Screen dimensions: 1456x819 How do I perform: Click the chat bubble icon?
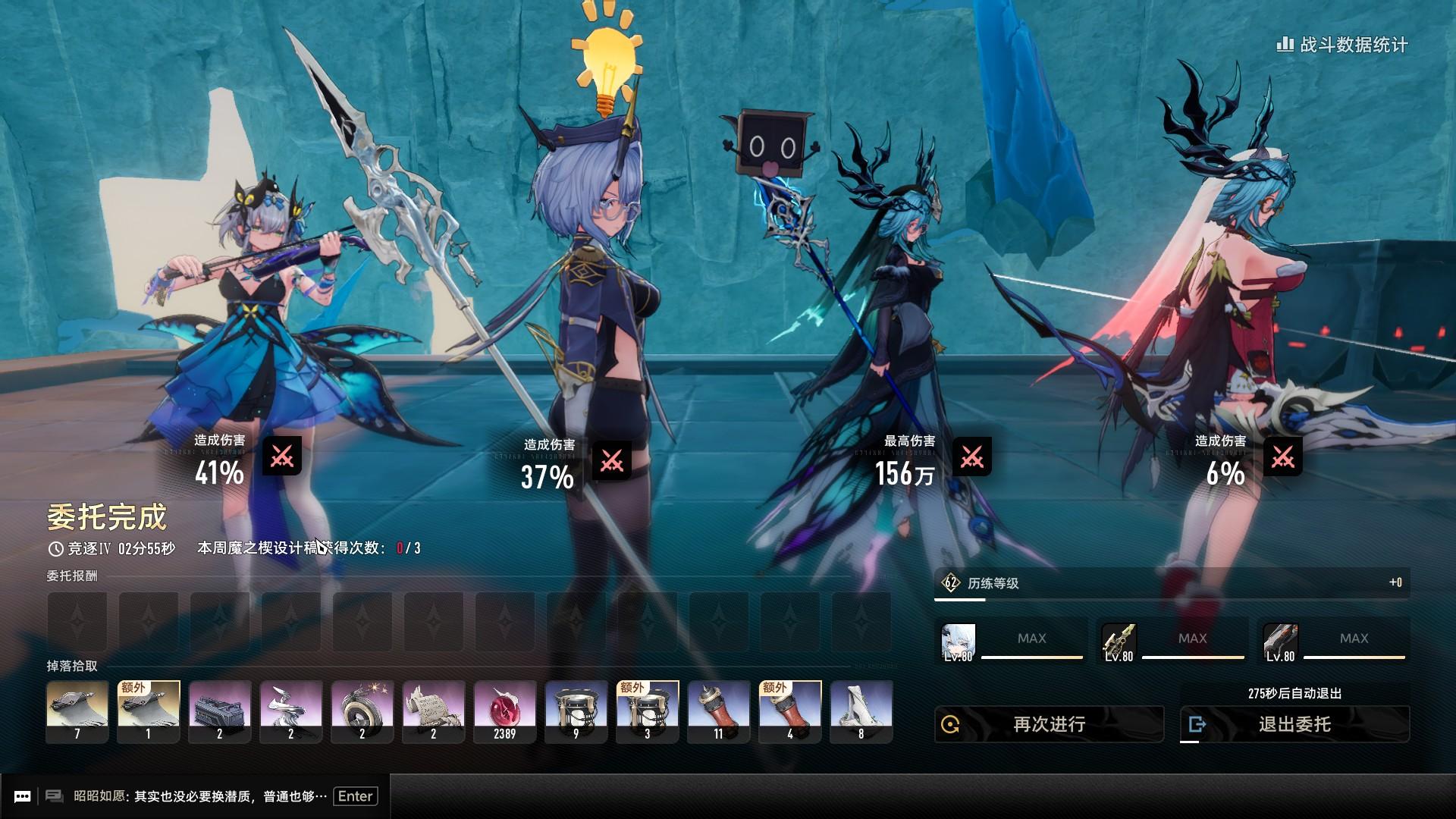23,796
